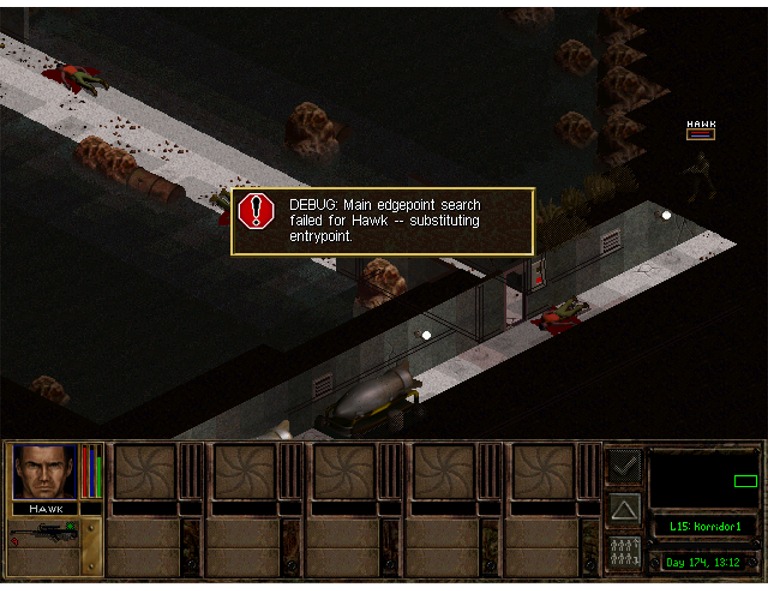Dismiss the DEBUG edgepoint message box
Image resolution: width=768 pixels, height=591 pixels.
click(382, 221)
